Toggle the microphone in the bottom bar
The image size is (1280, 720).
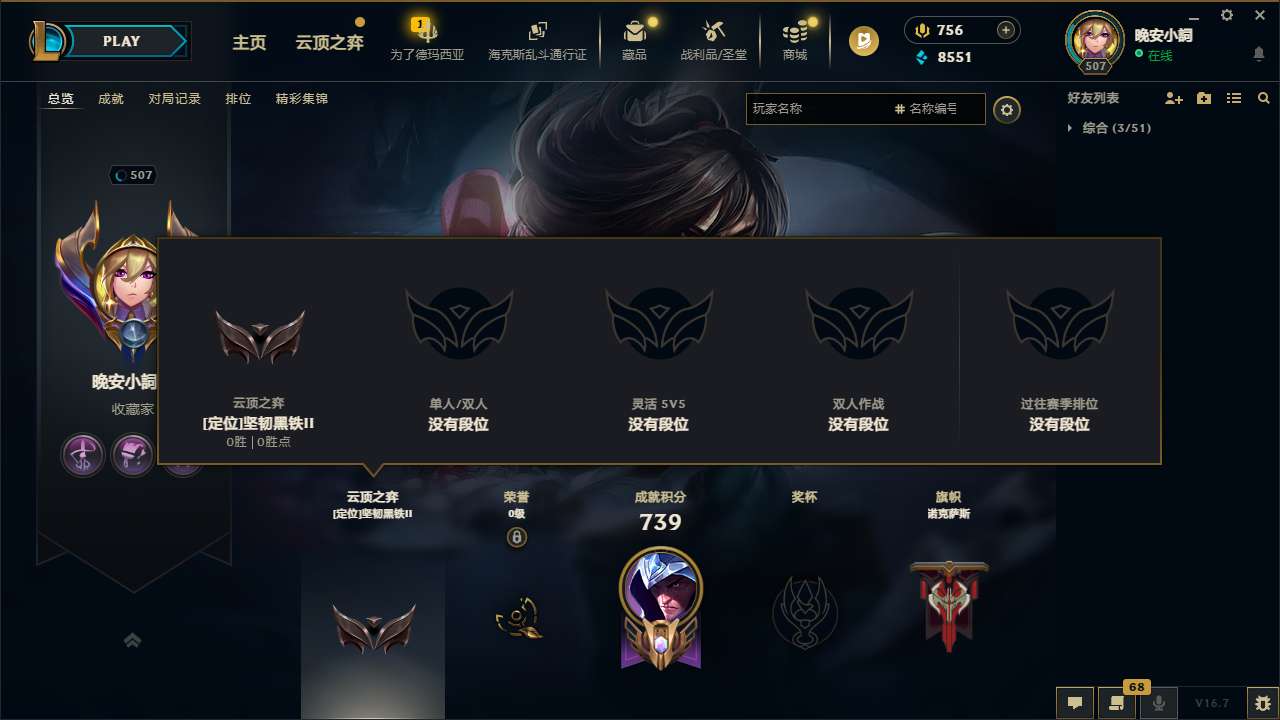[x=1160, y=703]
